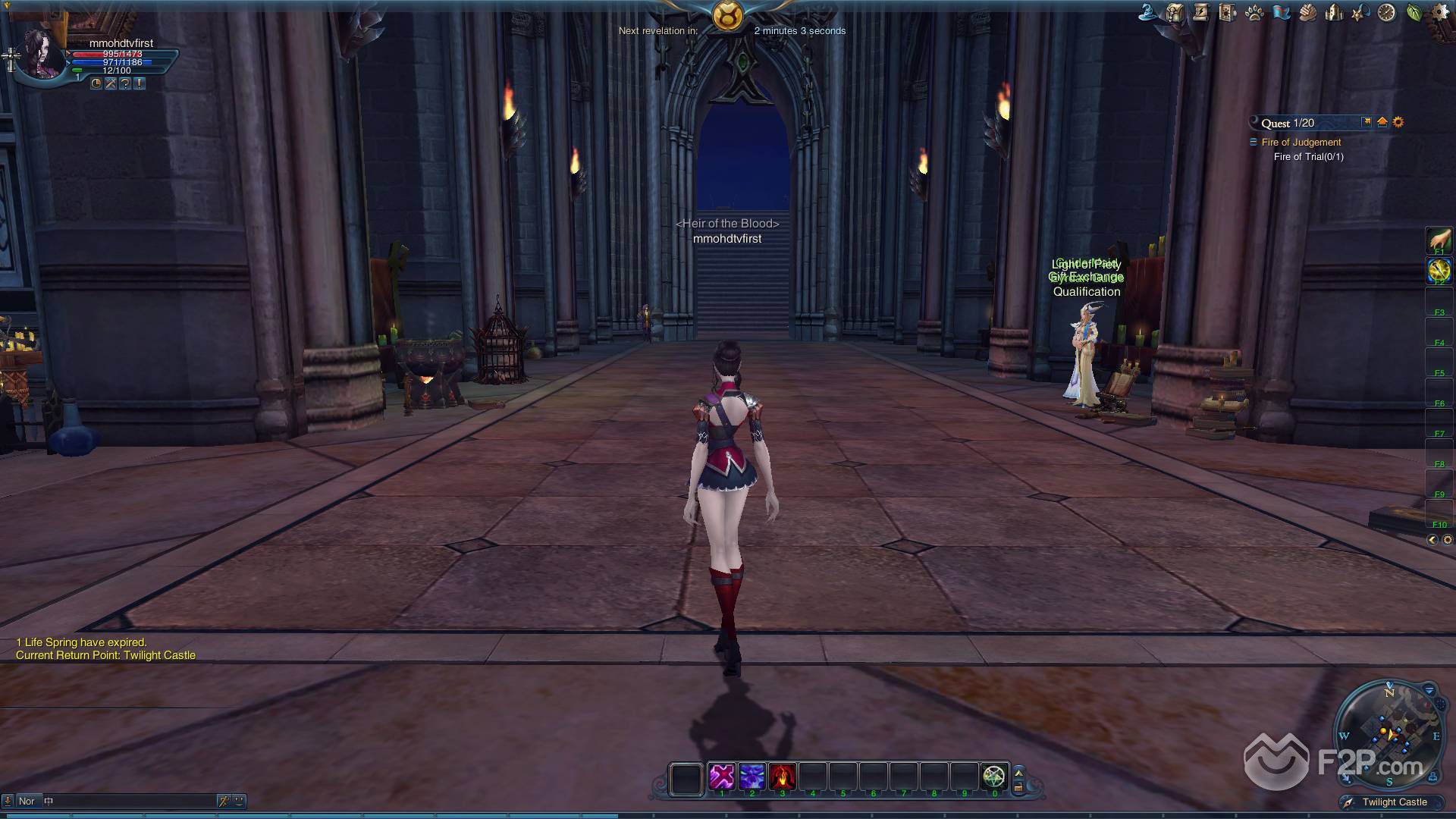Viewport: 1456px width, 819px height.
Task: Open system settings gear in corner
Action: click(x=1440, y=12)
